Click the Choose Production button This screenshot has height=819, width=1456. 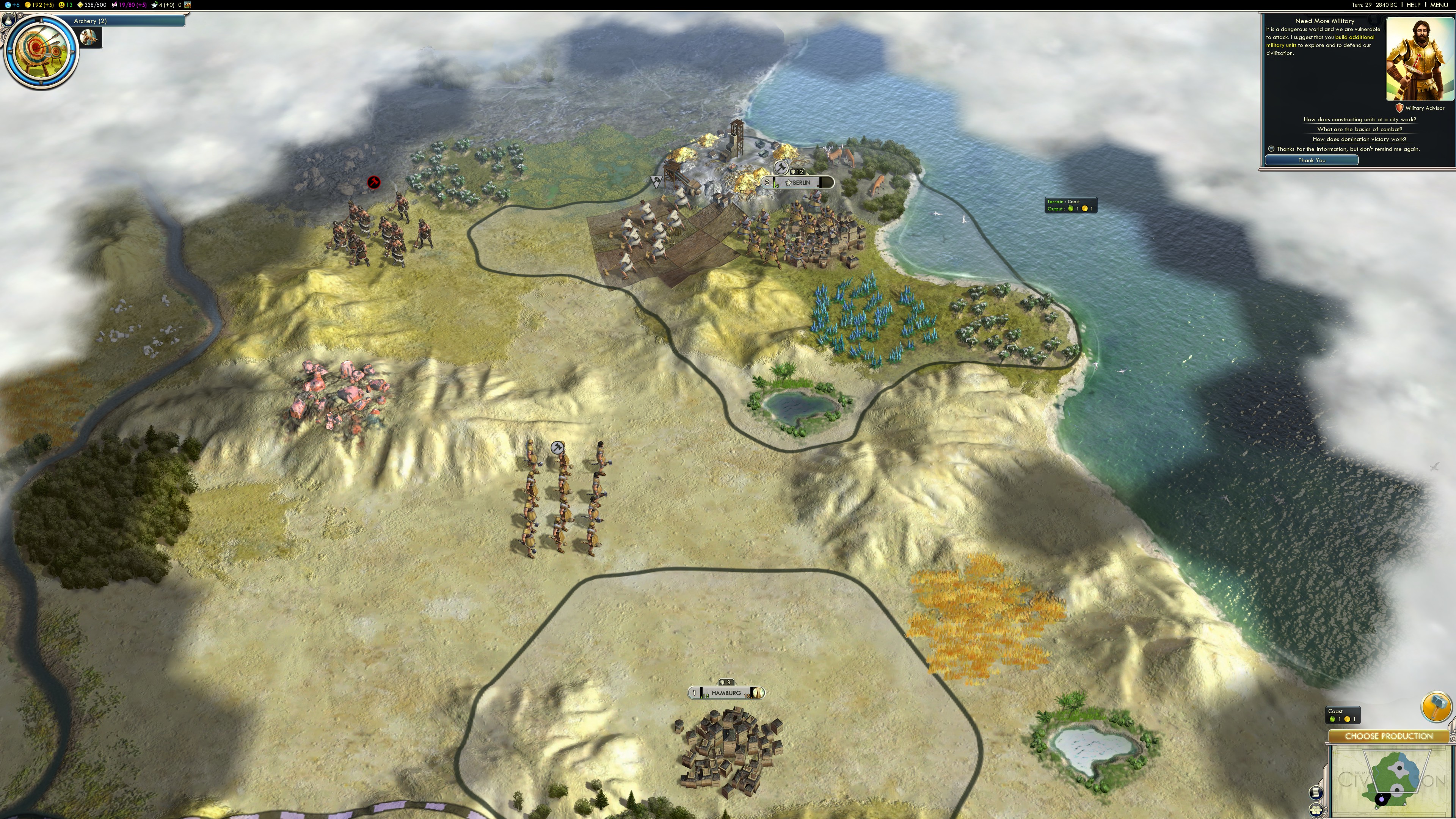click(1388, 736)
